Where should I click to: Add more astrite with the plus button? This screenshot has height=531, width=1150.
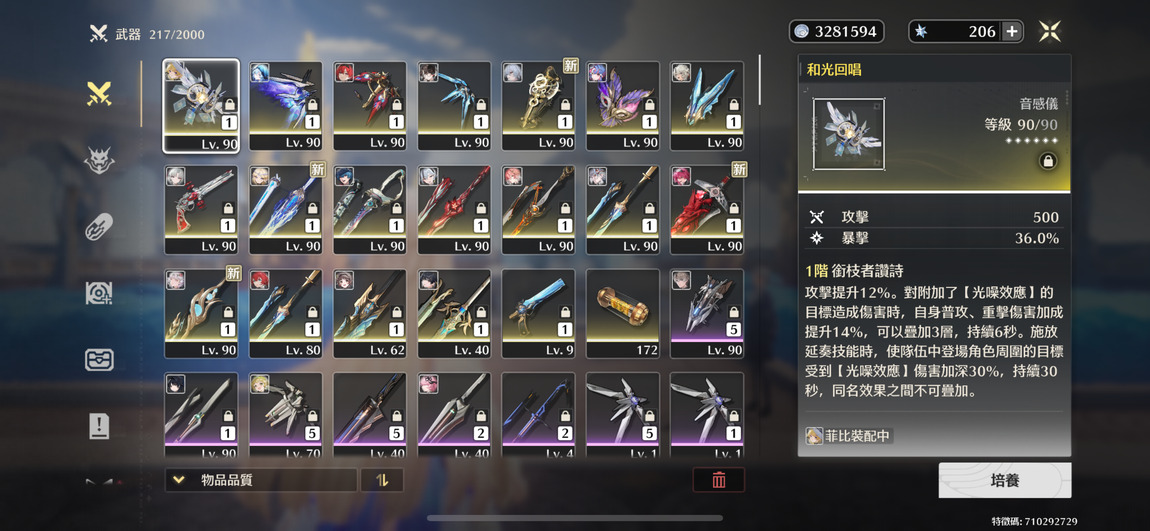(x=1012, y=32)
